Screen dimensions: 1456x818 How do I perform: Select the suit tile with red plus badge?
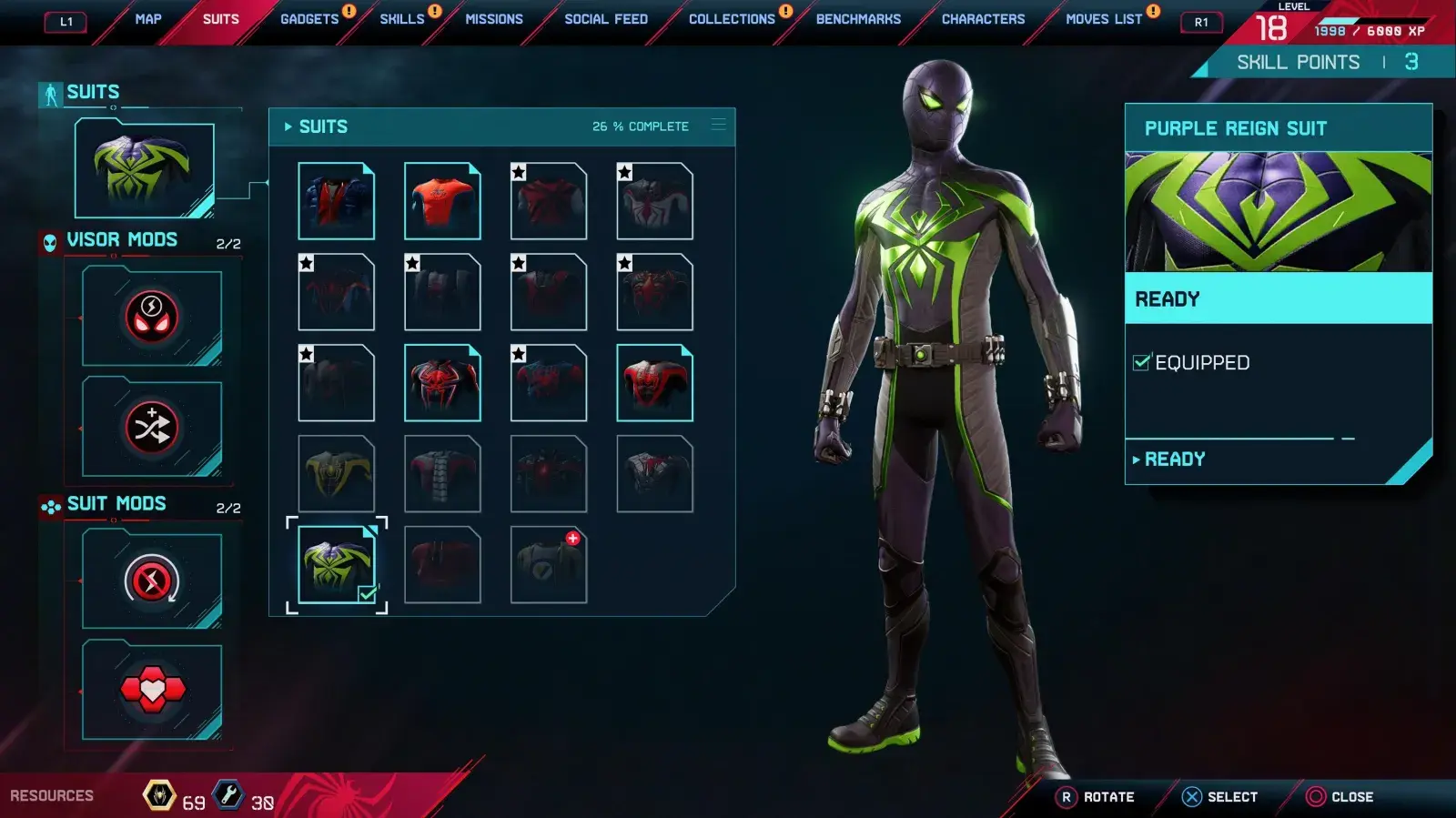click(x=548, y=565)
